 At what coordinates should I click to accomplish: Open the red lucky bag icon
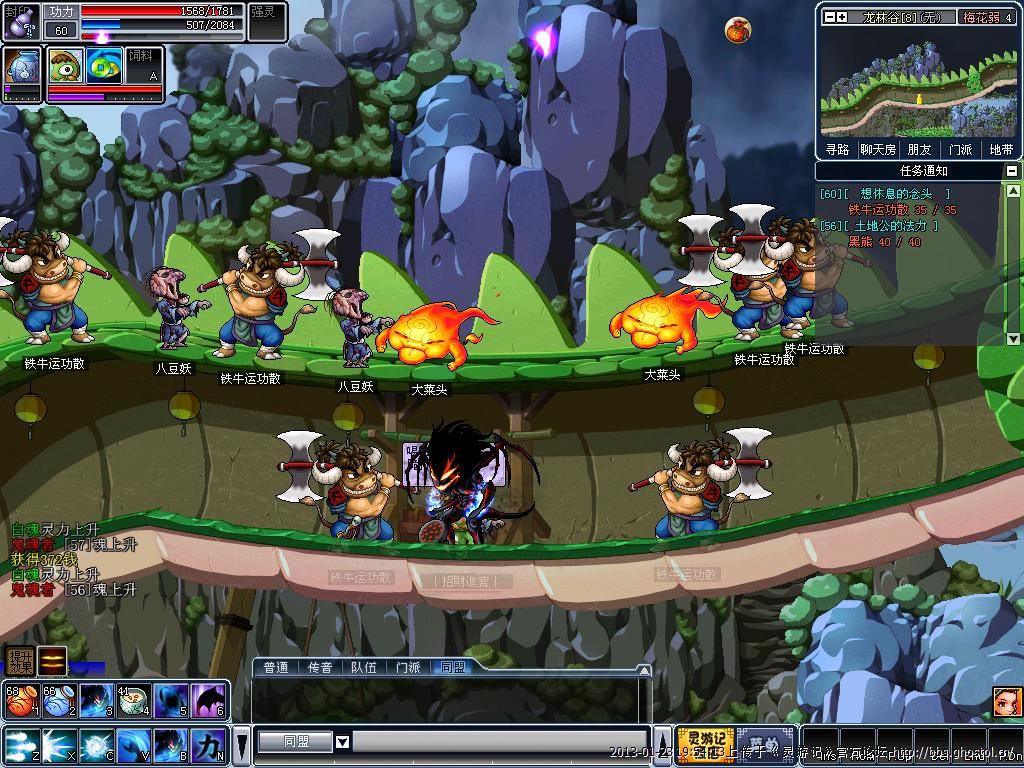pos(738,30)
